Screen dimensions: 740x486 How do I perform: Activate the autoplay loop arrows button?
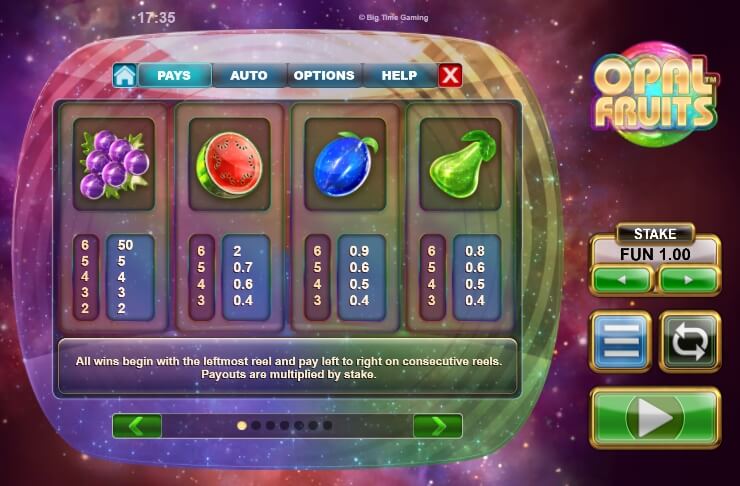689,341
